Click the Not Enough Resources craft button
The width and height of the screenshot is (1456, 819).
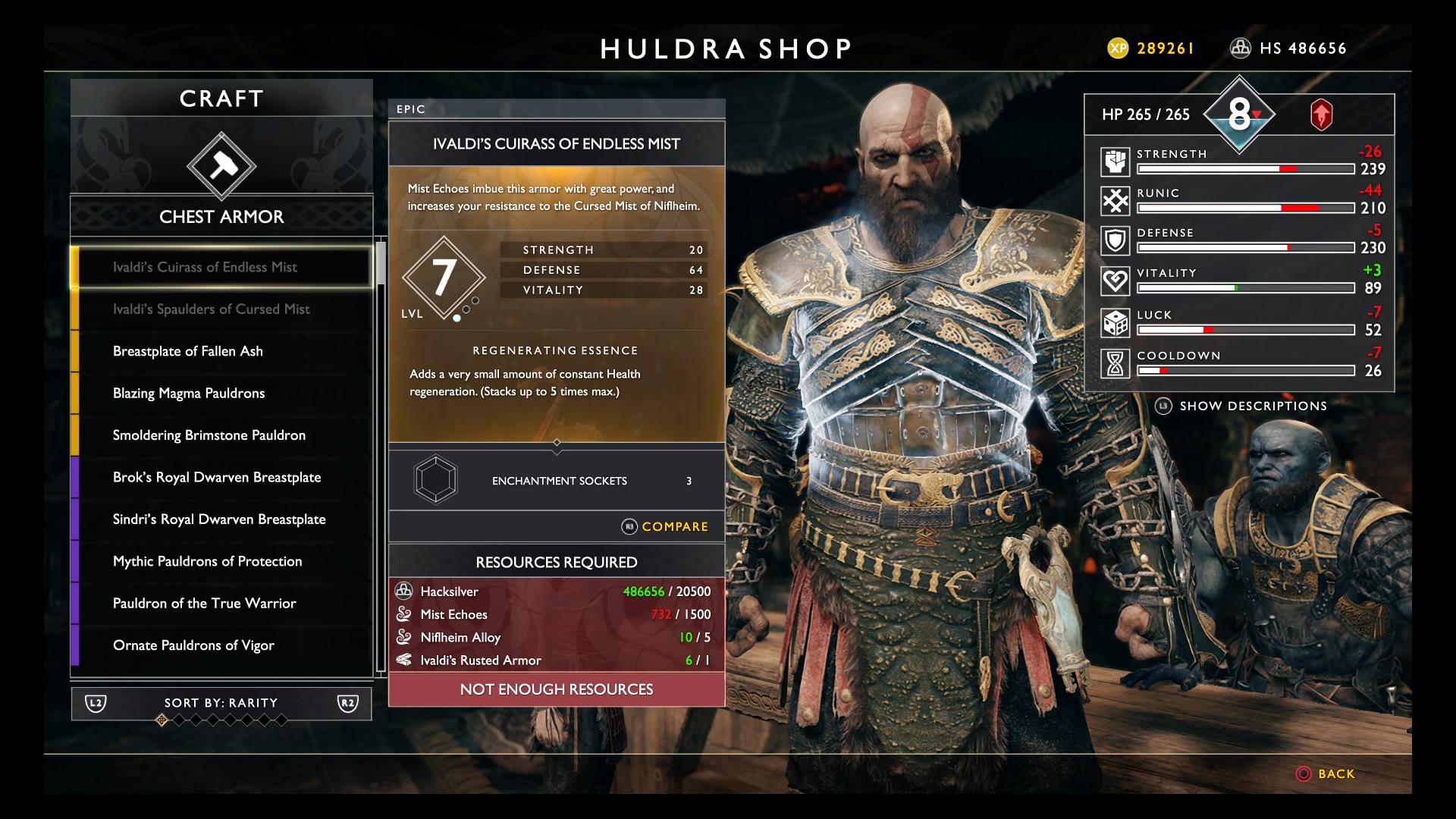click(557, 689)
